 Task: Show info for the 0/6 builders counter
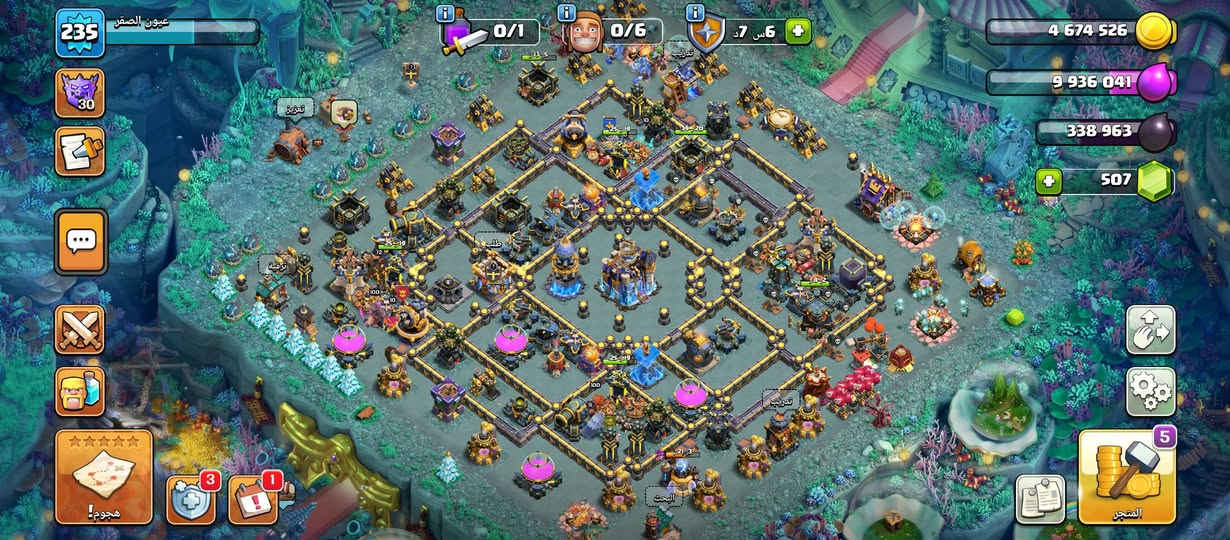pos(568,13)
